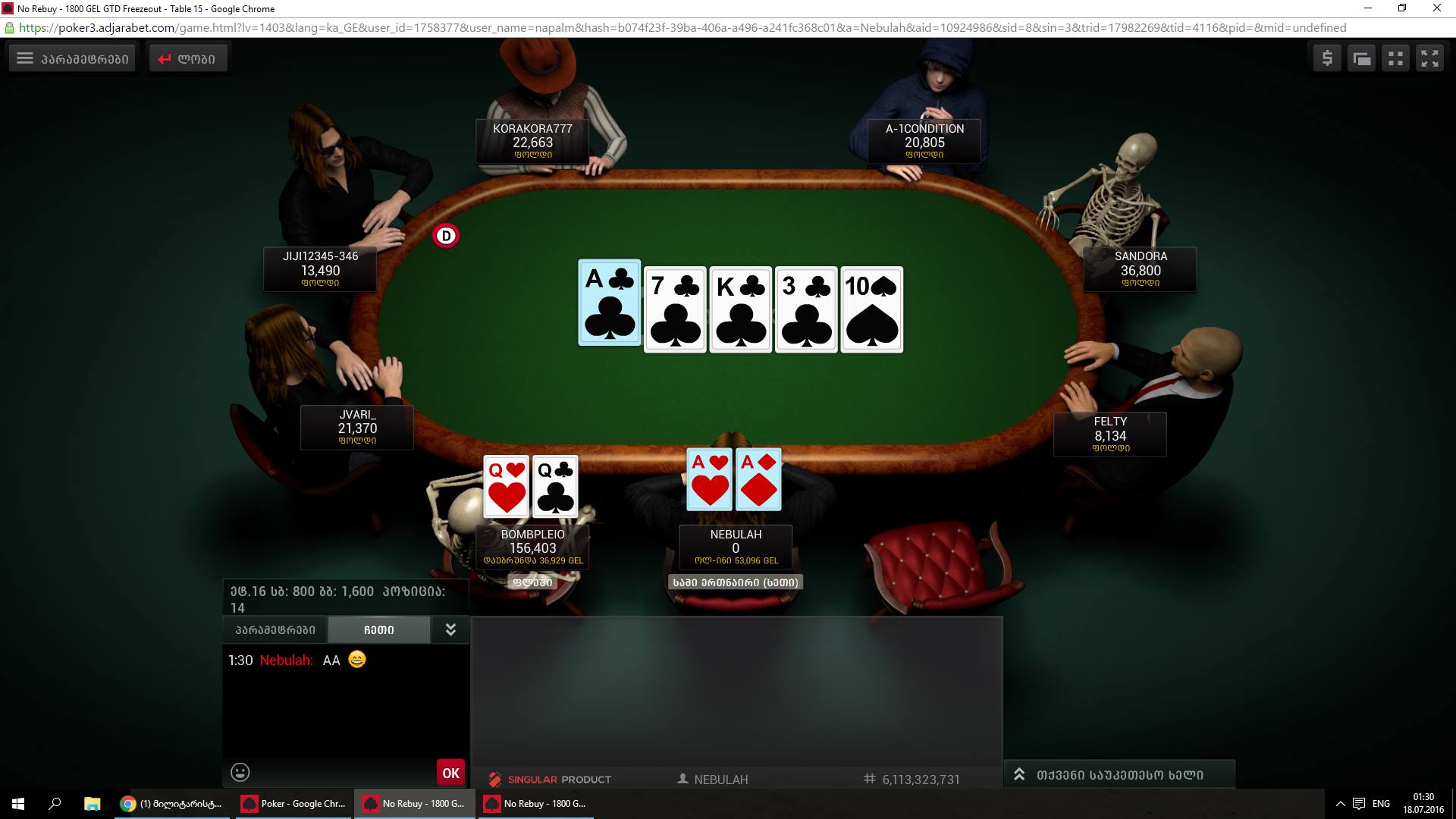The image size is (1456, 819).
Task: Select A-1CONDITION player panel
Action: [x=924, y=141]
